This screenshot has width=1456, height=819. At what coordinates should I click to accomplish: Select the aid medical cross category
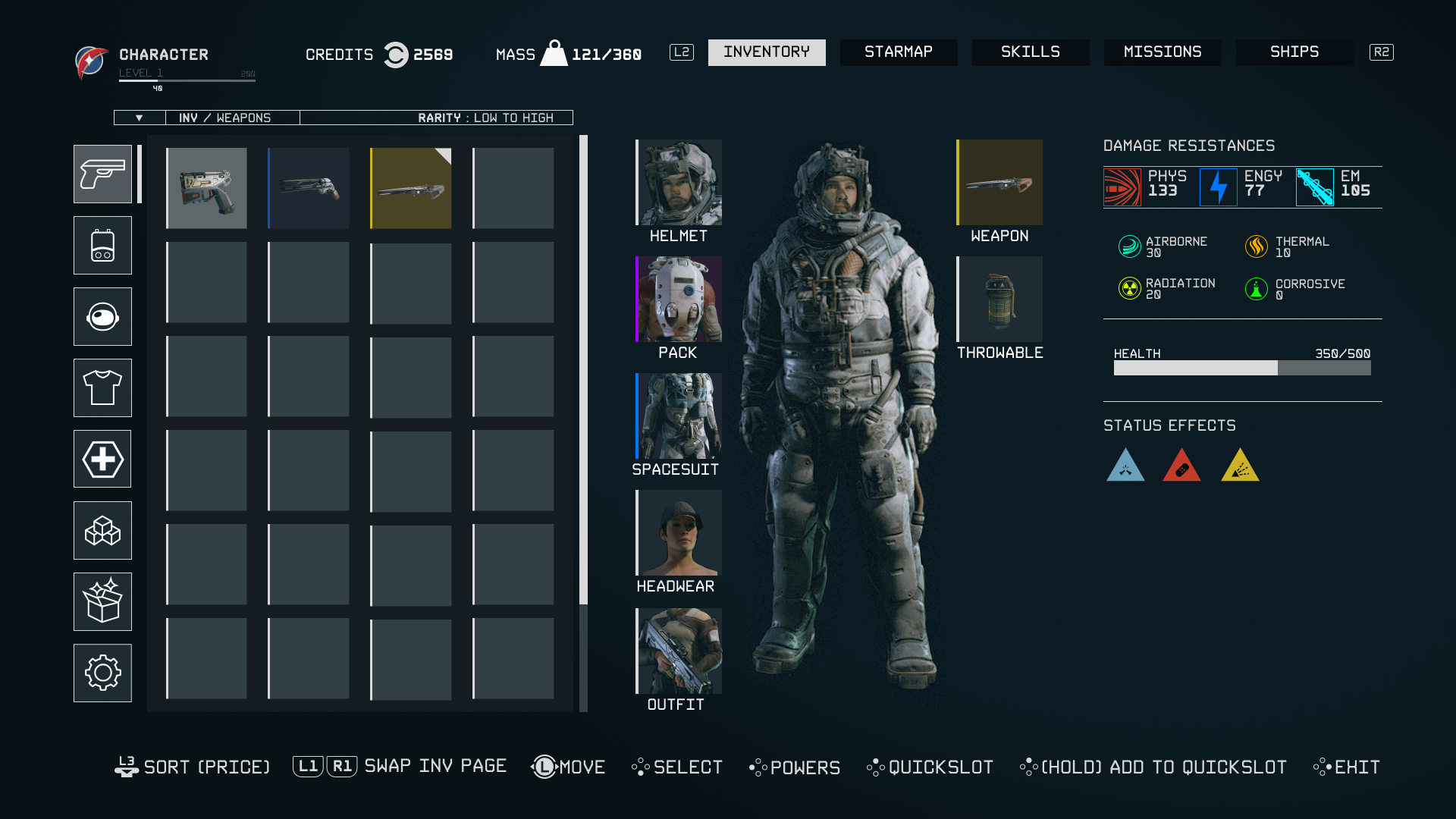(102, 459)
